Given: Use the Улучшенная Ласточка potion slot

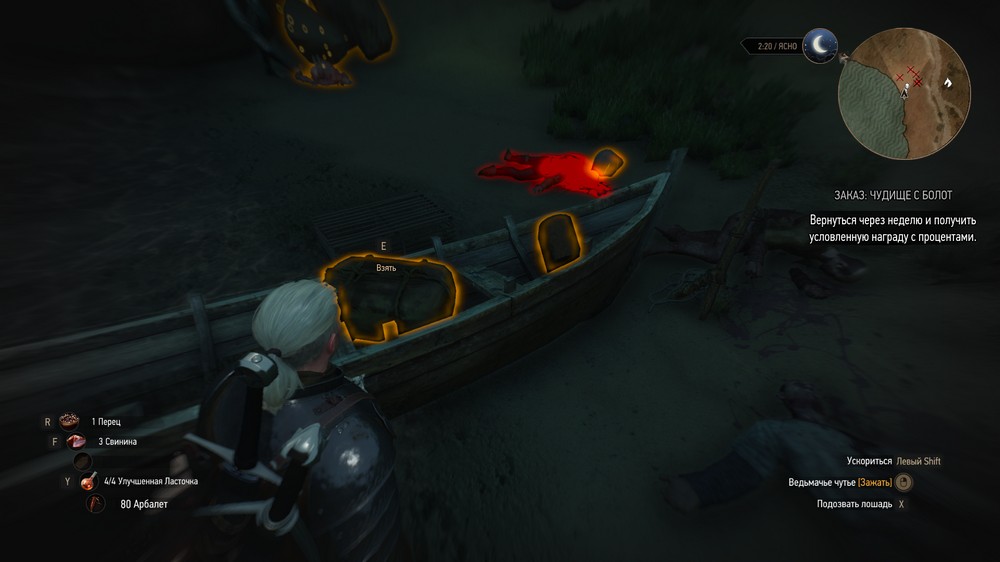Looking at the screenshot, I should click(89, 481).
